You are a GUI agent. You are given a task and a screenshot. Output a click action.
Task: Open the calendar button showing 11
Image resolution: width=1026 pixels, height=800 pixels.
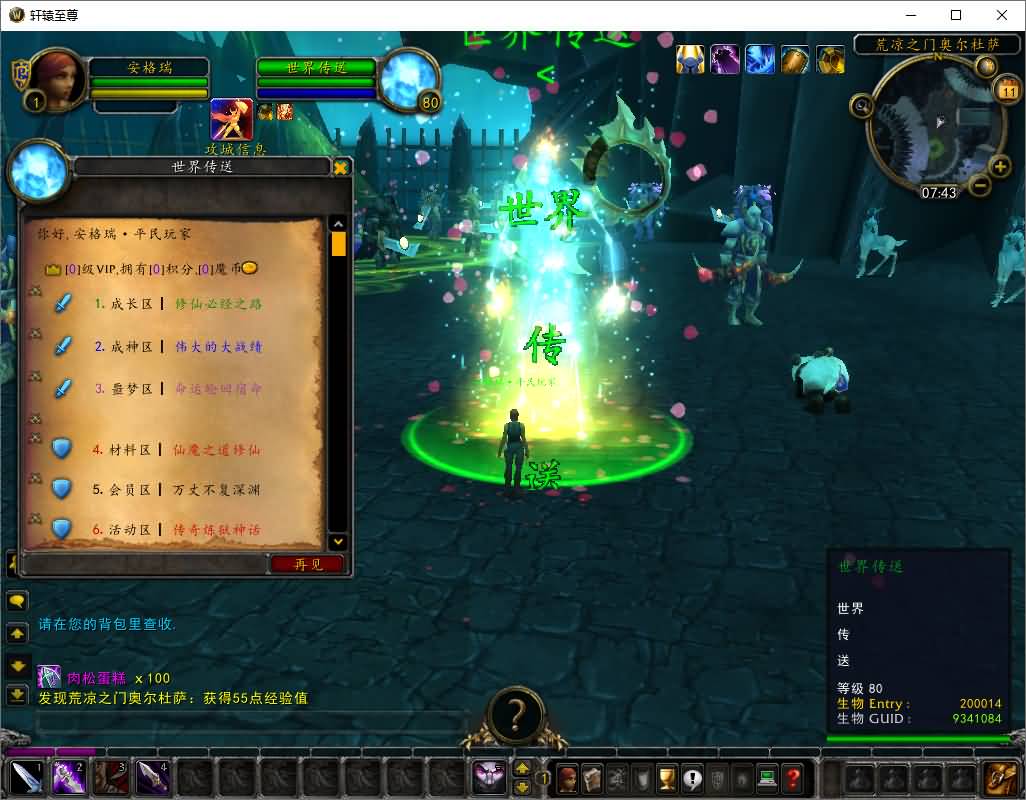coord(1007,91)
